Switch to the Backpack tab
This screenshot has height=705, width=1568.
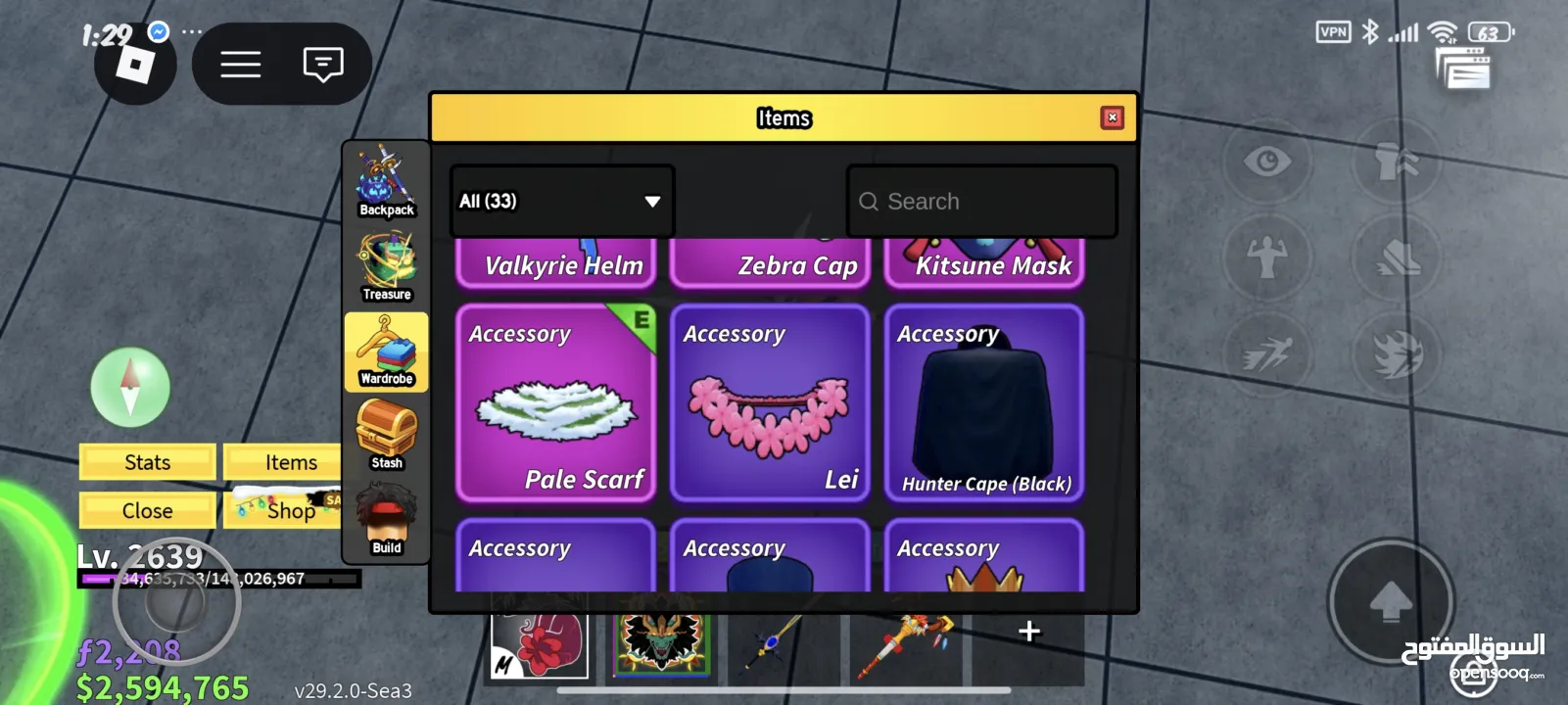coord(386,182)
